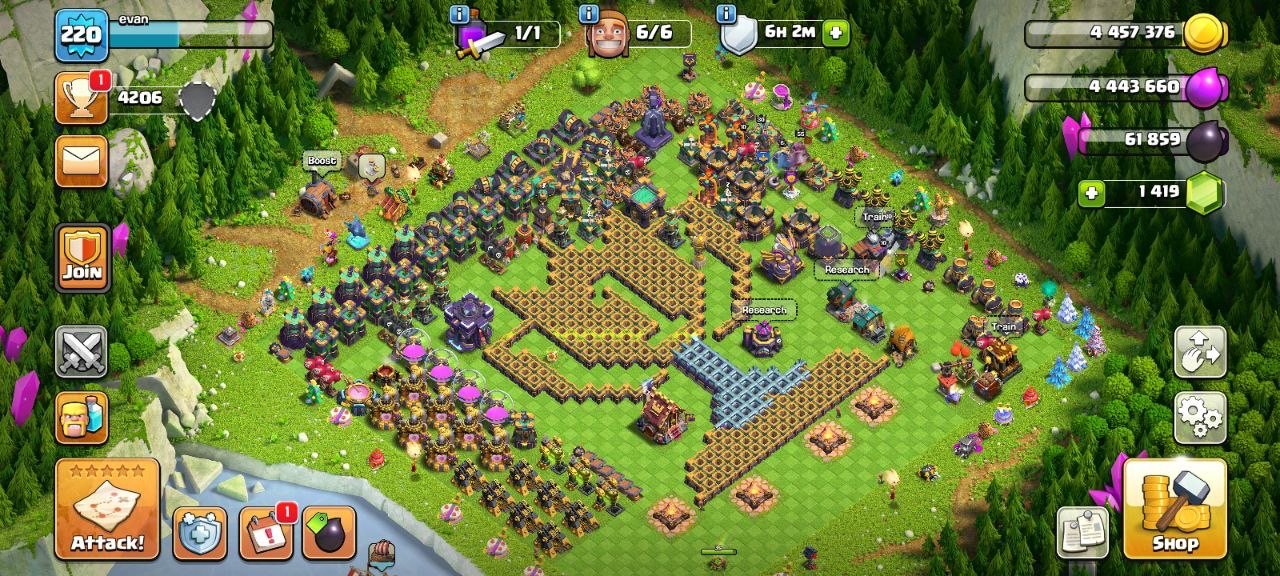Screen dimensions: 1280x576
Task: Open the Shop
Action: coord(1175,509)
